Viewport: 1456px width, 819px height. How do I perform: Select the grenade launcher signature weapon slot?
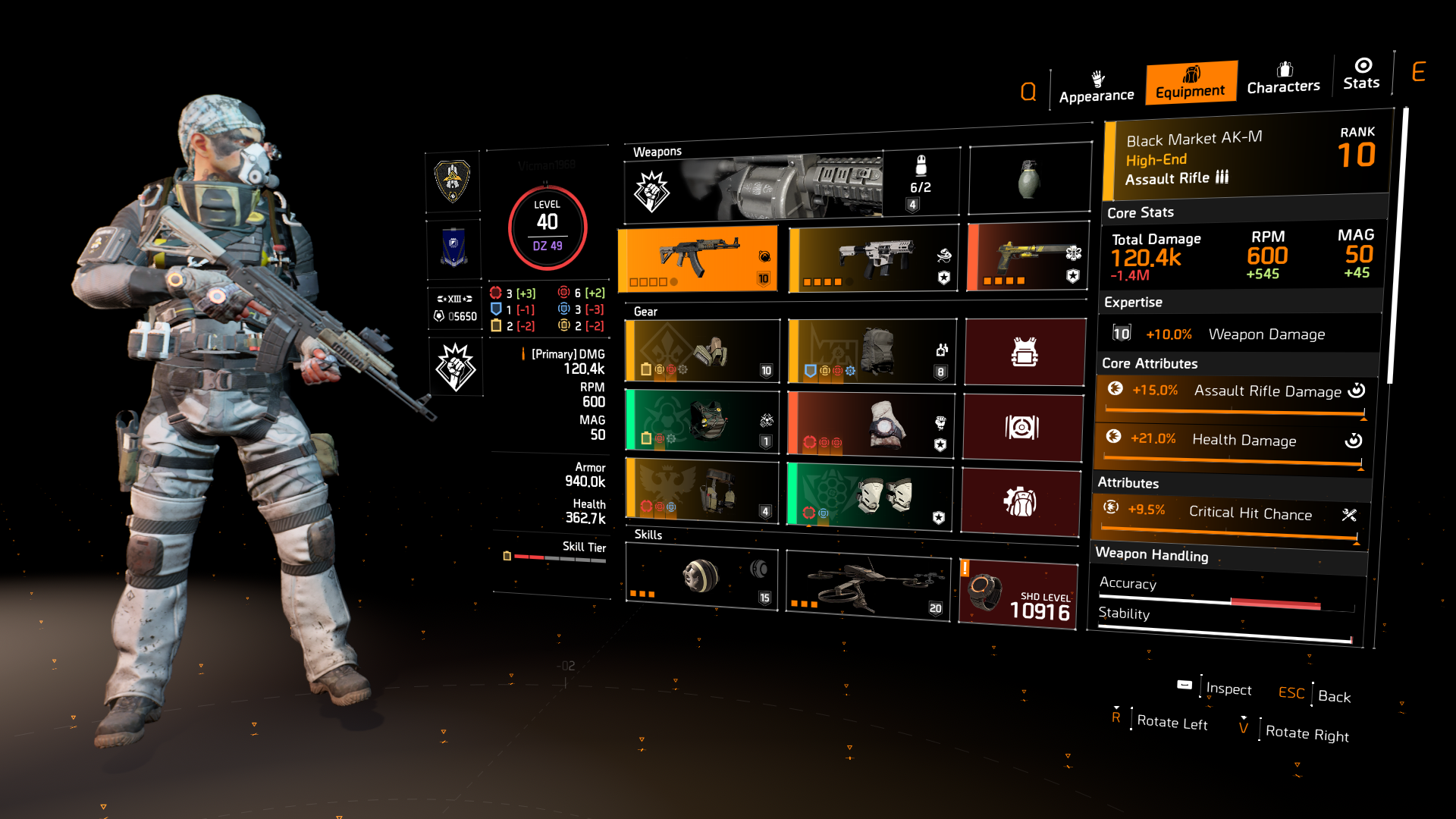(x=789, y=180)
